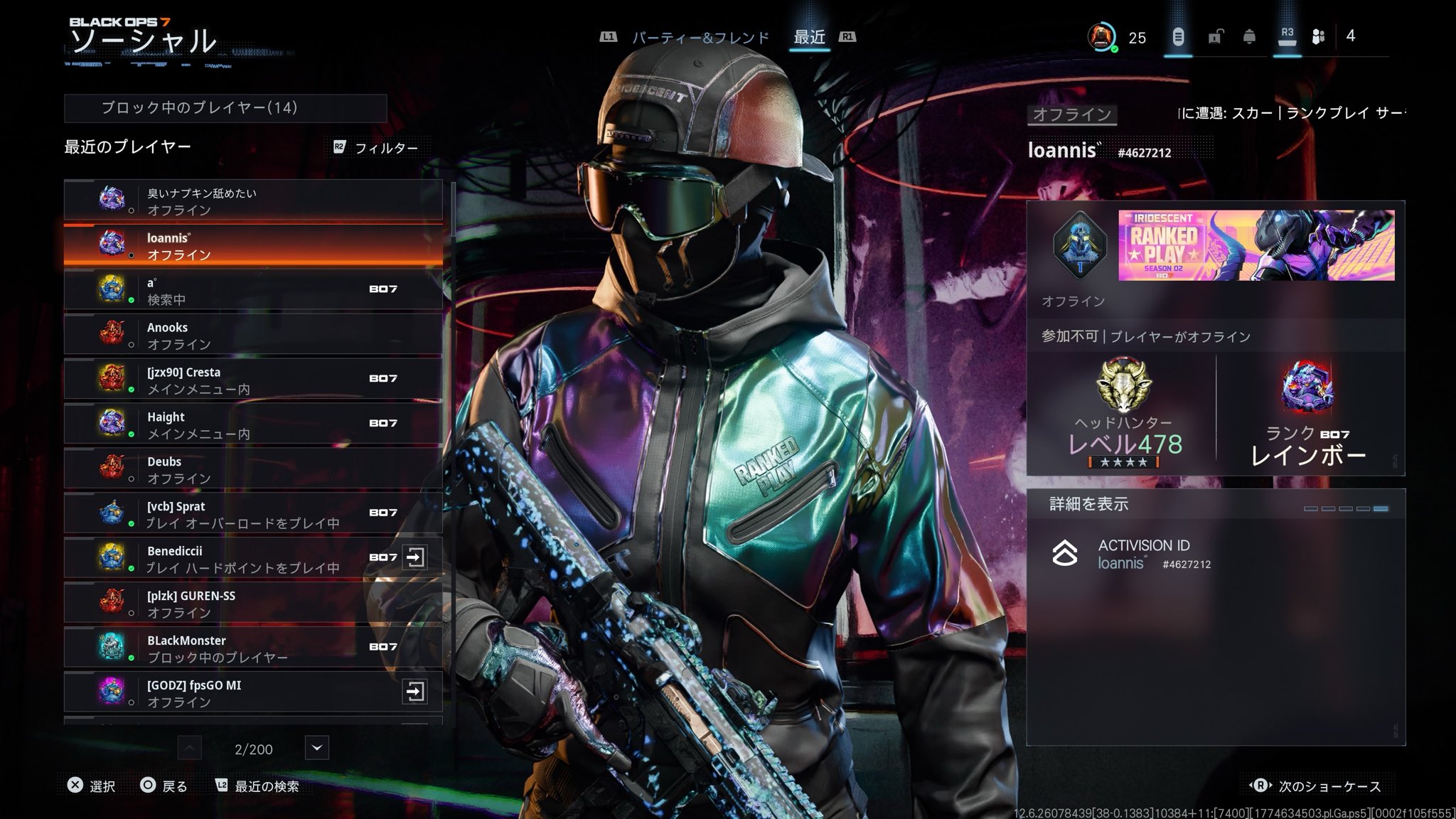1456x819 pixels.
Task: Click the join icon beside [GODZ] fpsGO MI
Action: tap(415, 692)
